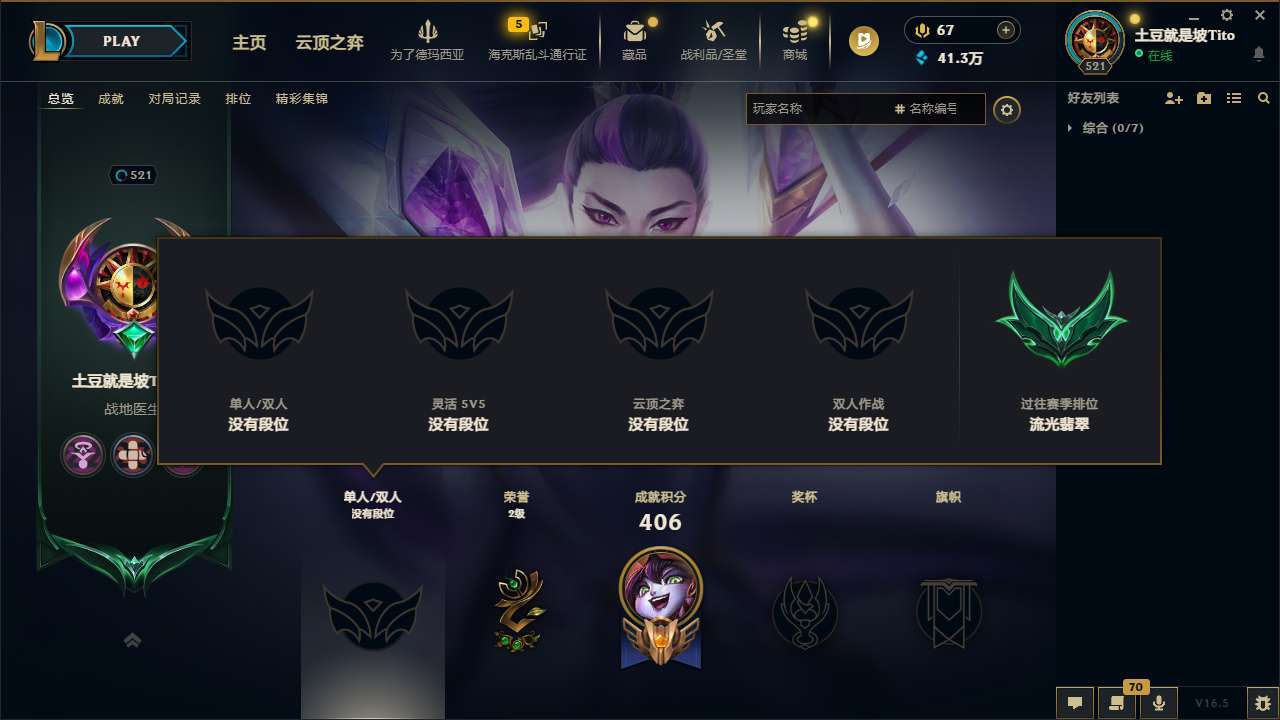Screen dimensions: 1280x720
Task: Open the 藏品 (Collection) panel
Action: pos(634,40)
